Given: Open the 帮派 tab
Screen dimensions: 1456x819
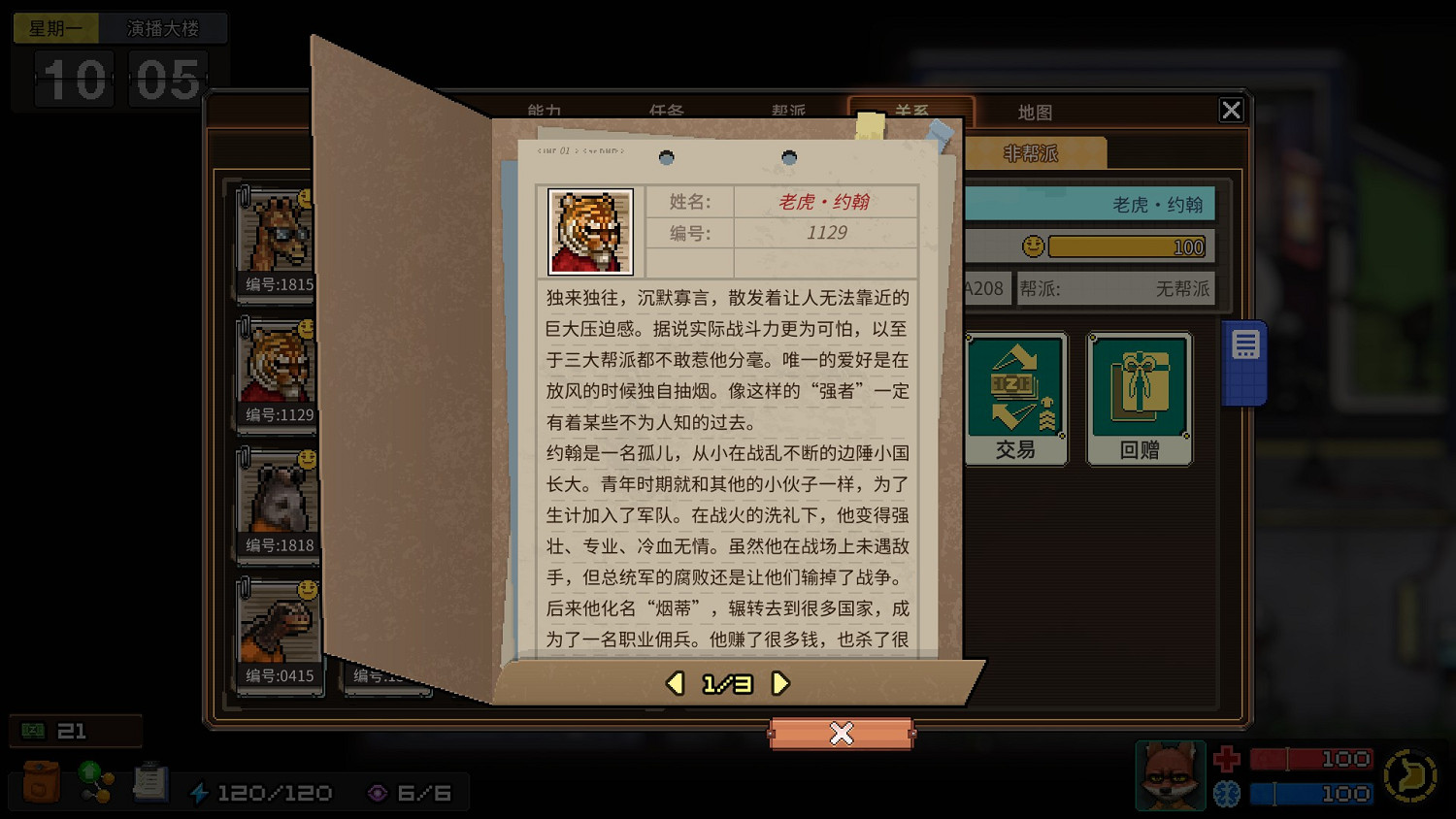Looking at the screenshot, I should [788, 112].
